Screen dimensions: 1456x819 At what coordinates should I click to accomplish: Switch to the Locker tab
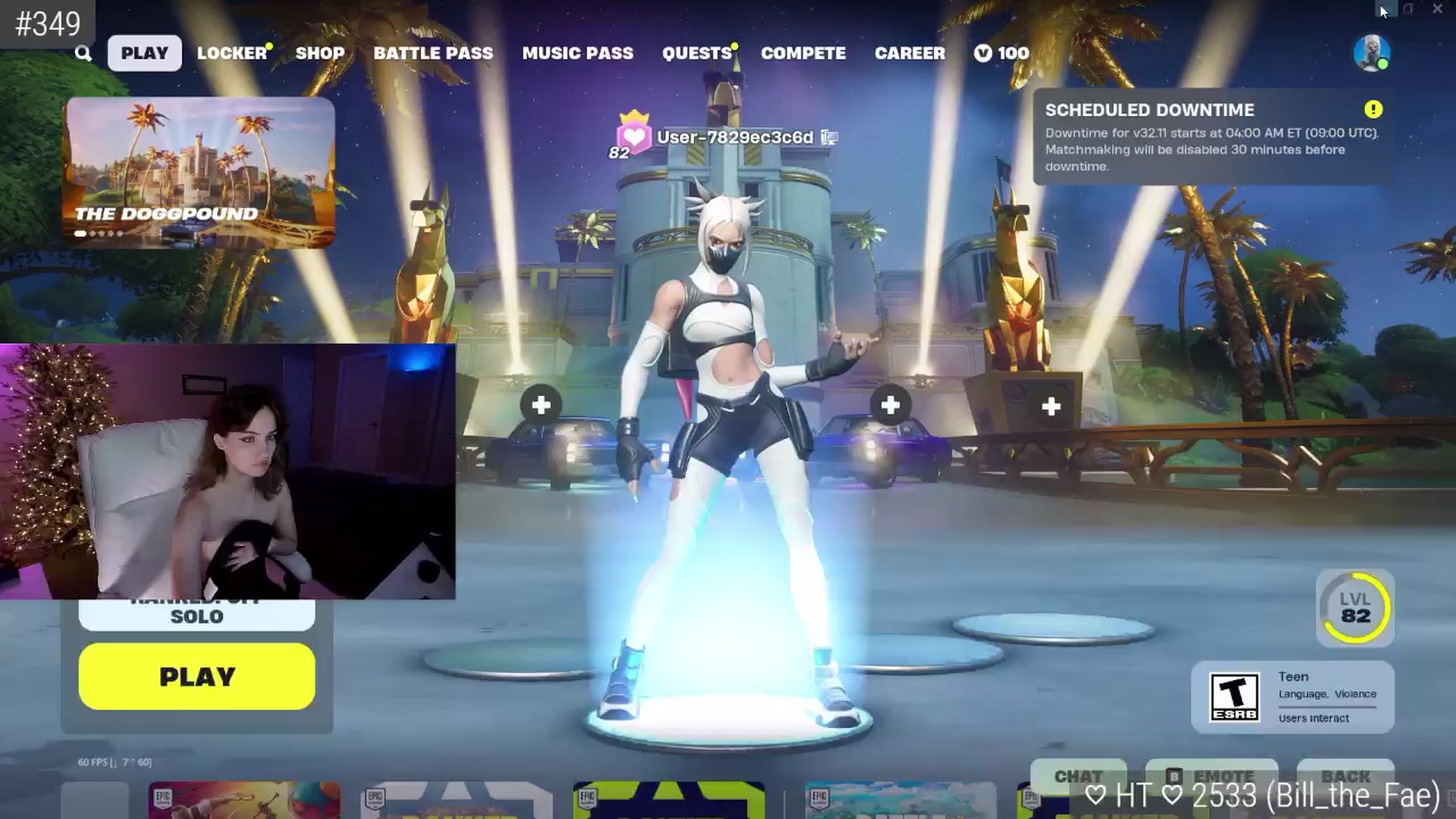(x=231, y=53)
